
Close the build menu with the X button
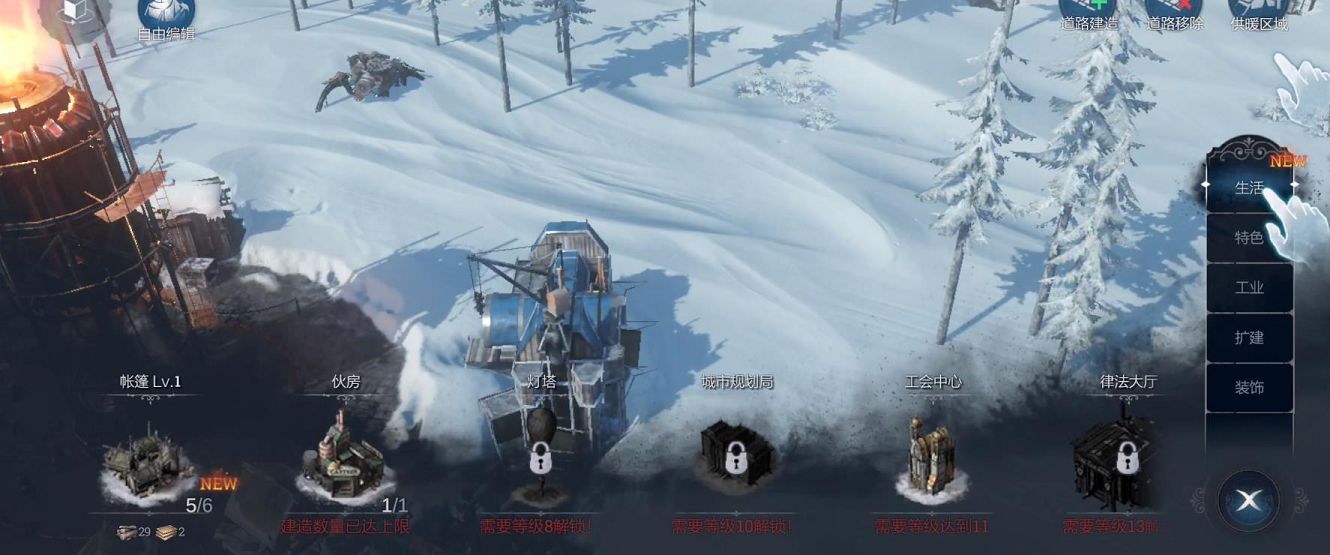pyautogui.click(x=1248, y=499)
